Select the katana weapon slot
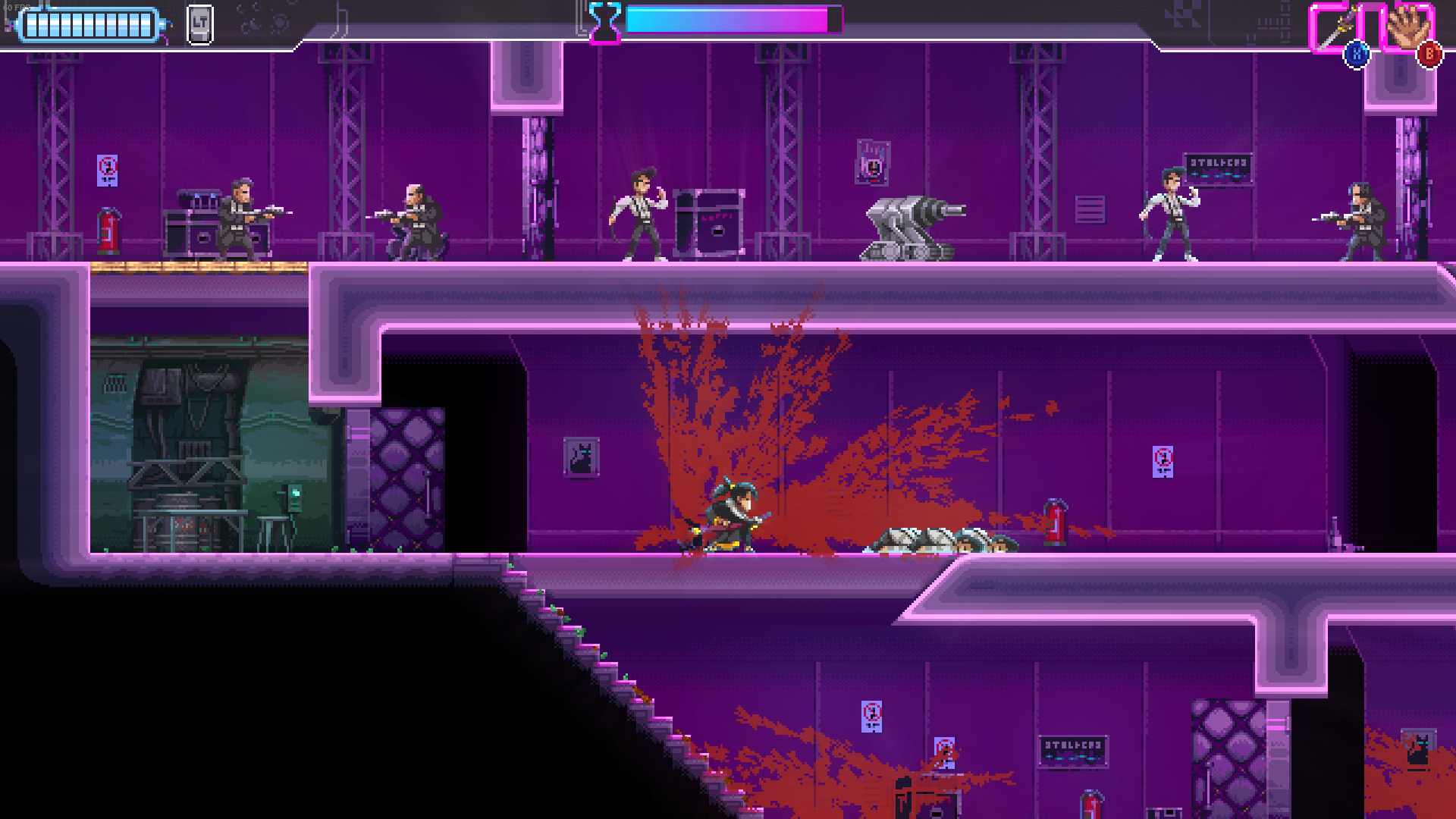1456x819 pixels. point(1338,28)
